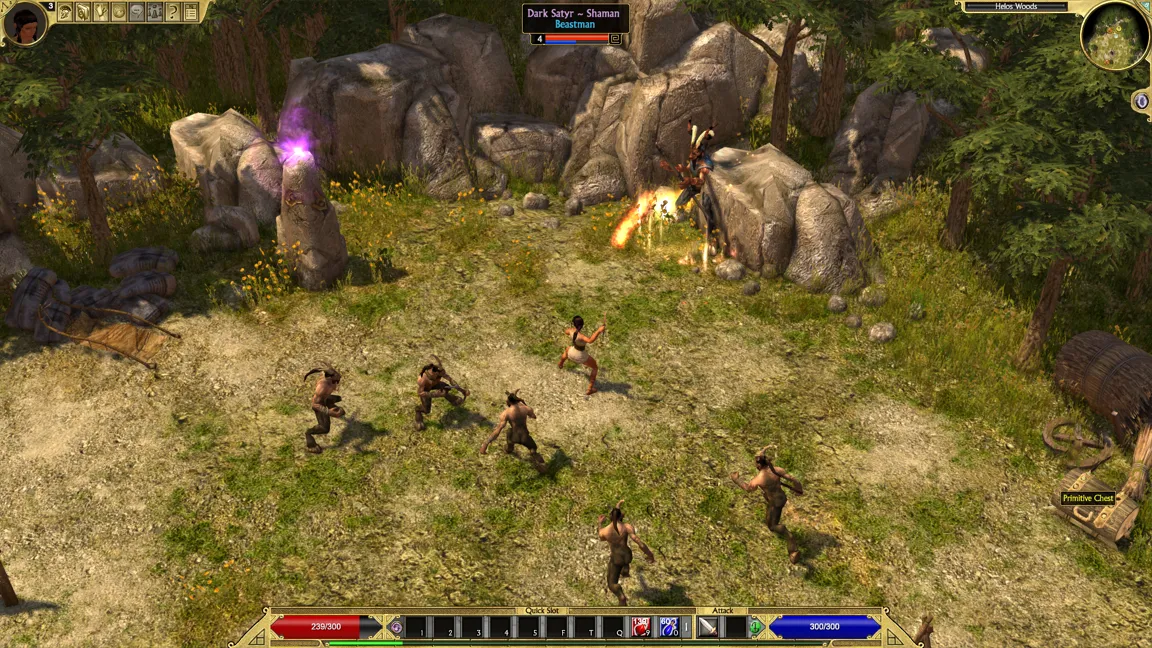1152x648 pixels.
Task: Use the red health potion slot
Action: (x=641, y=628)
